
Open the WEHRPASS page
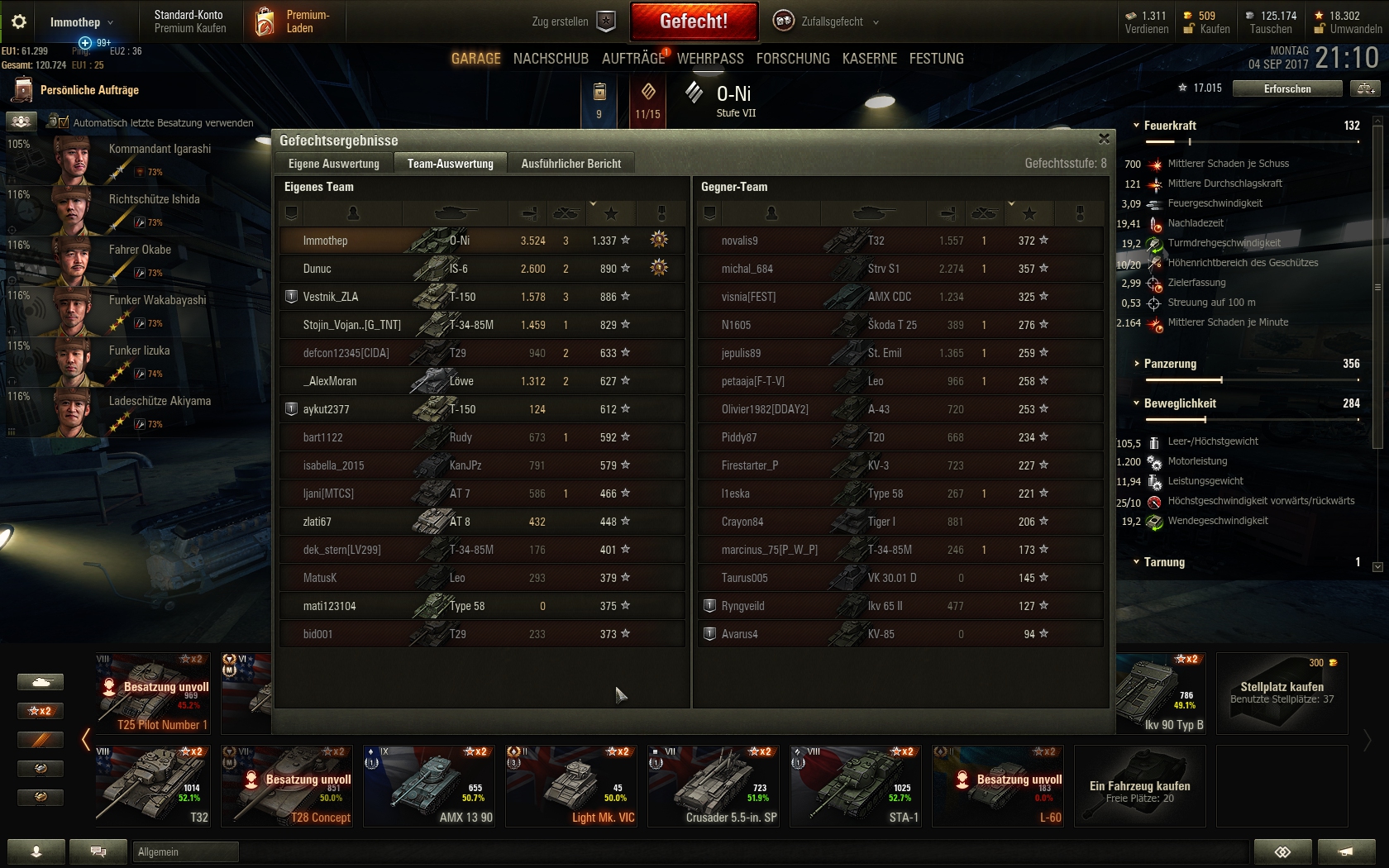[x=710, y=59]
